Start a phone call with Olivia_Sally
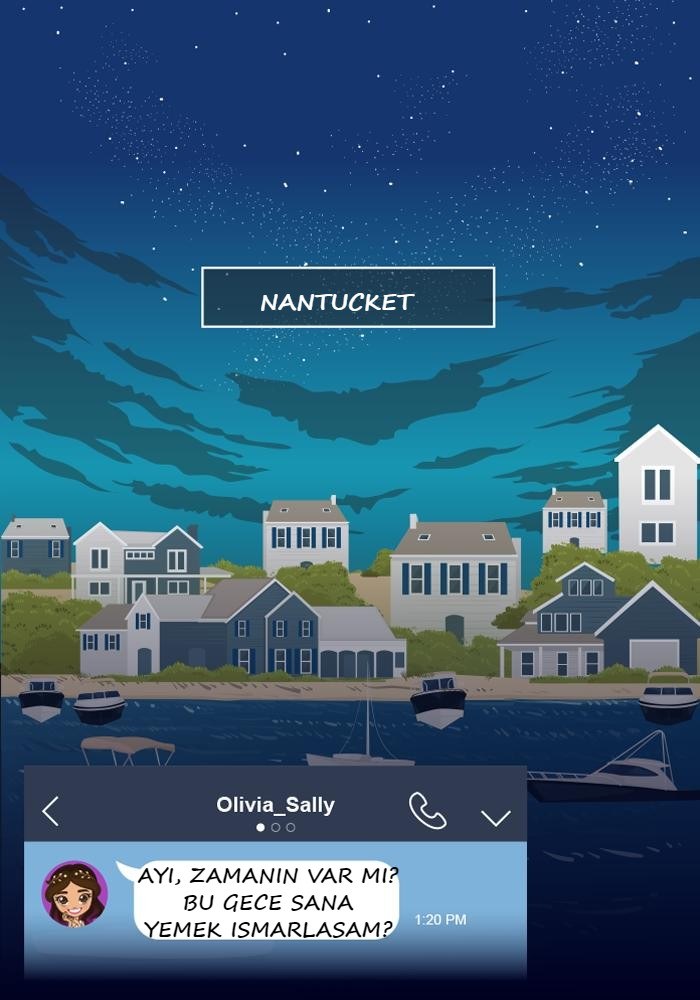The width and height of the screenshot is (700, 1000). (x=427, y=811)
